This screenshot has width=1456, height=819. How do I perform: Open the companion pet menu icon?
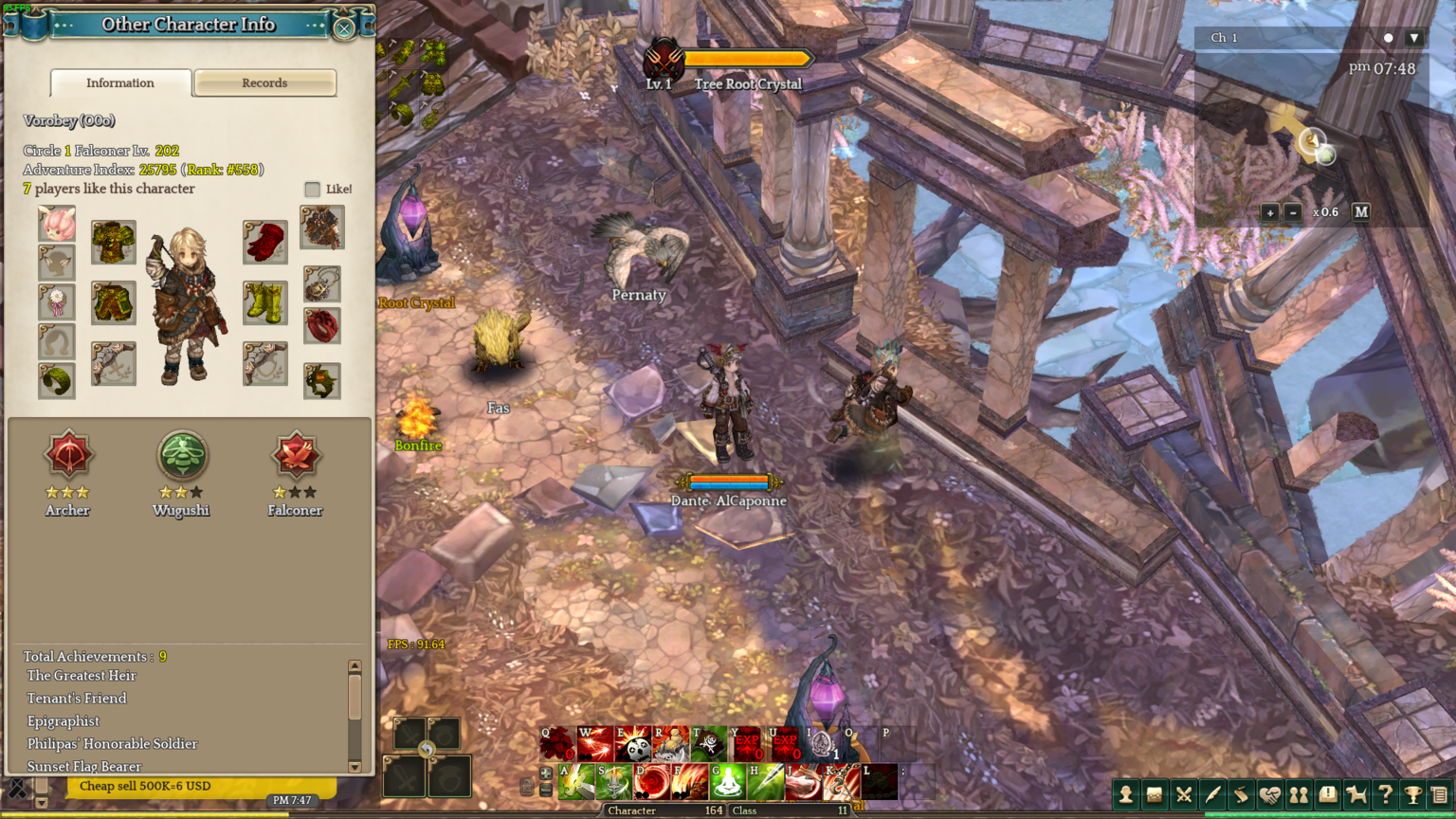click(1356, 794)
